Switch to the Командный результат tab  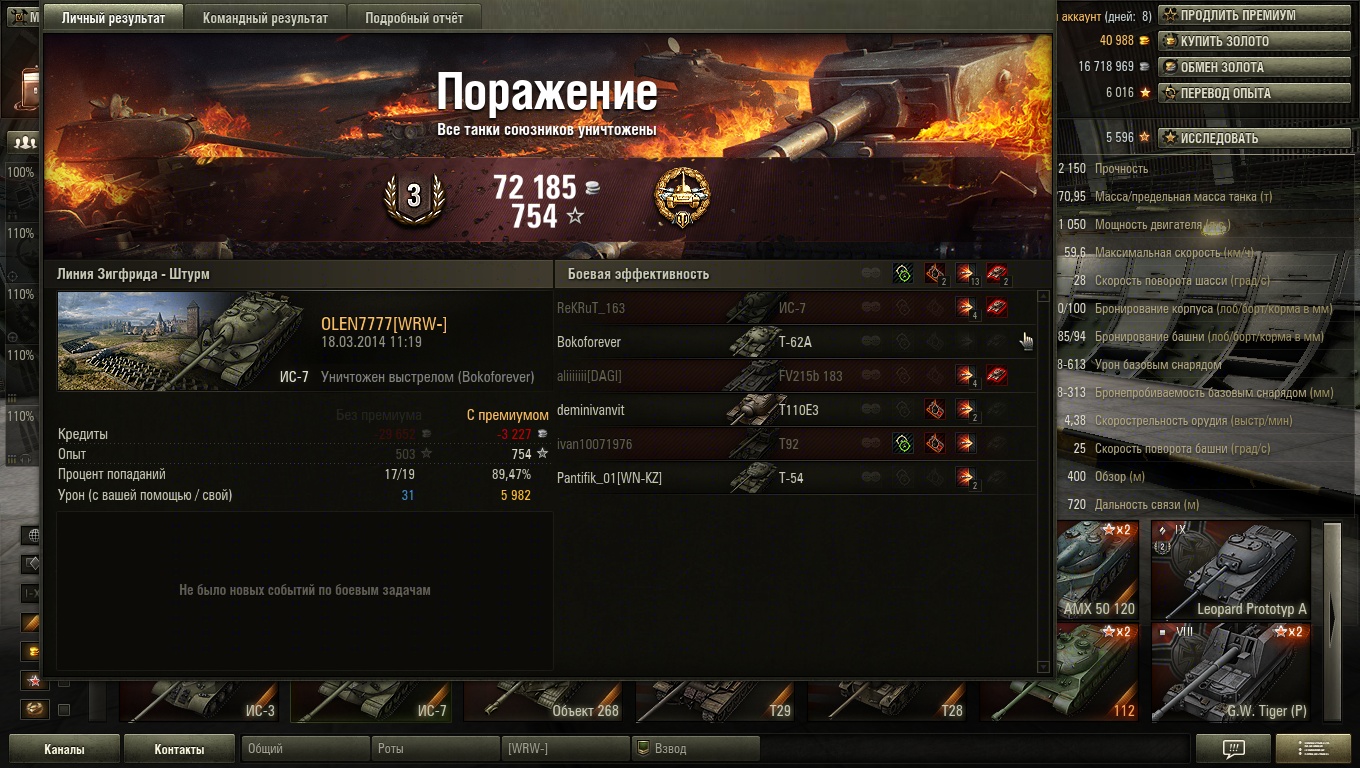click(x=265, y=18)
